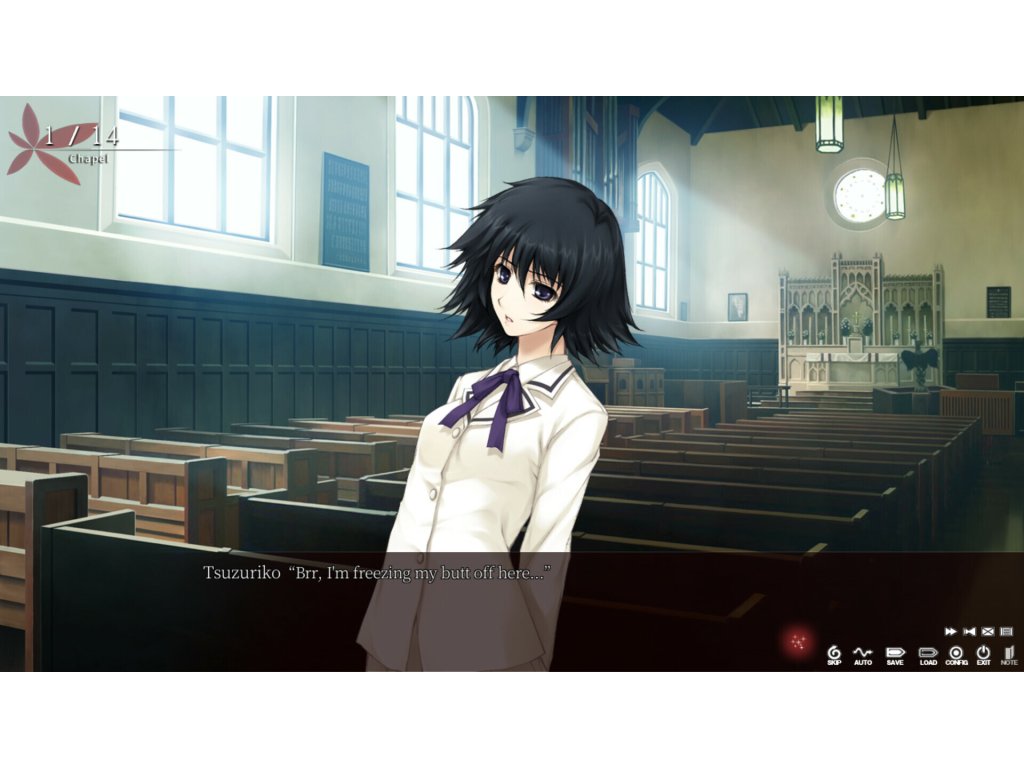Click the double-arrow fast-forward icon
1024x768 pixels.
tap(951, 632)
